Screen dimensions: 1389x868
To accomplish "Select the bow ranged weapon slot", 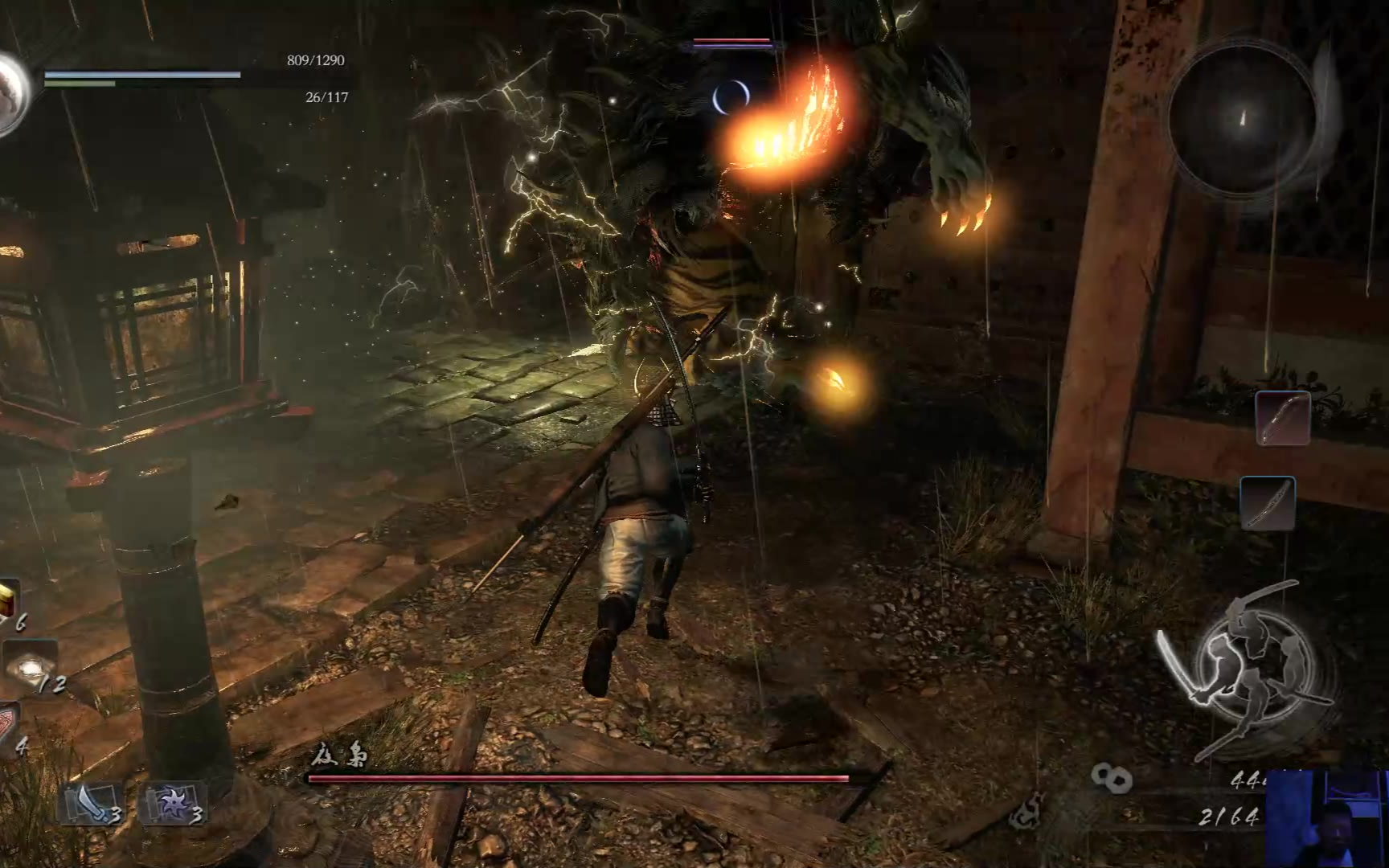I will coord(1283,418).
